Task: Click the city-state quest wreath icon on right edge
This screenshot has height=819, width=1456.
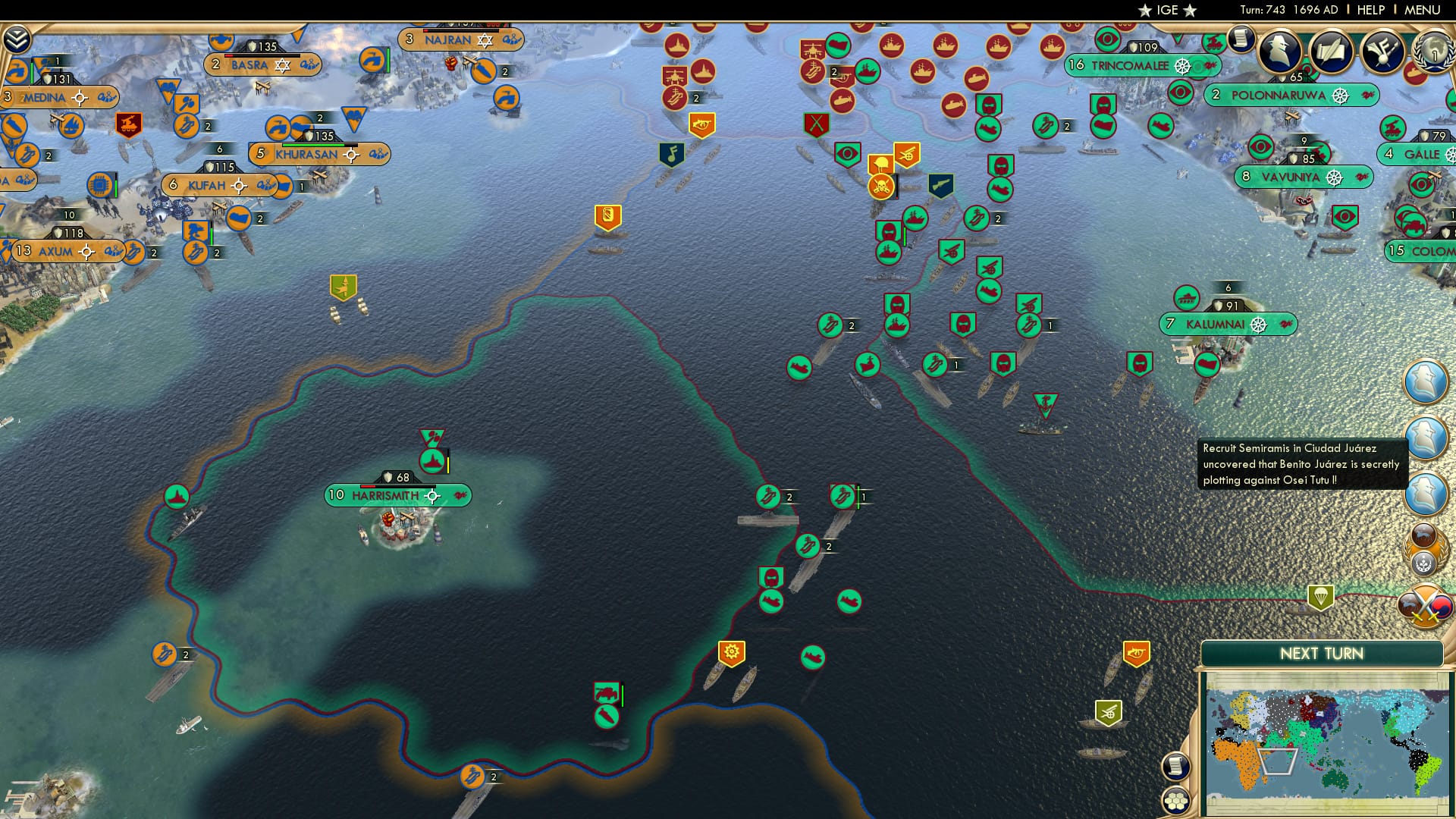Action: coord(1424,549)
